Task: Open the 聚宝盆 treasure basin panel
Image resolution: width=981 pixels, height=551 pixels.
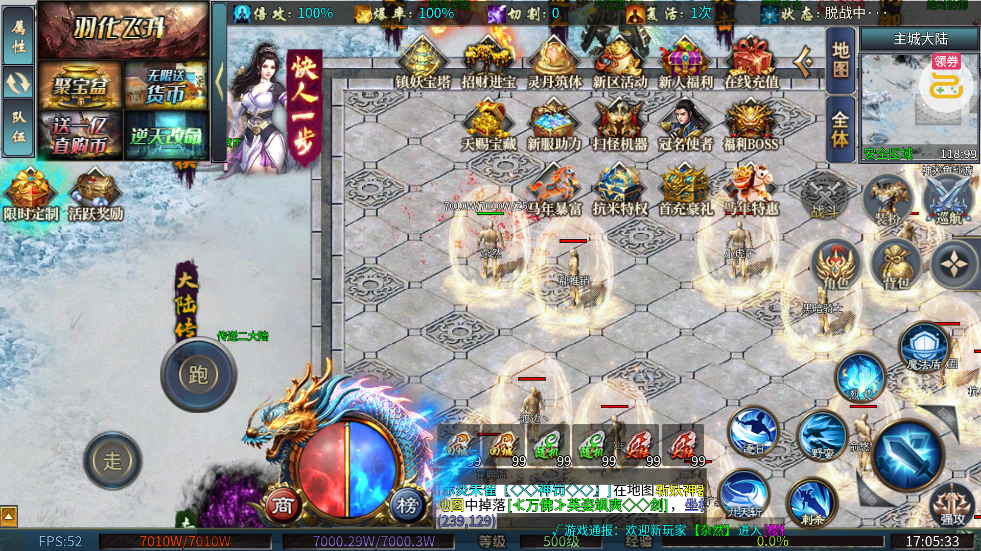Action: 80,84
